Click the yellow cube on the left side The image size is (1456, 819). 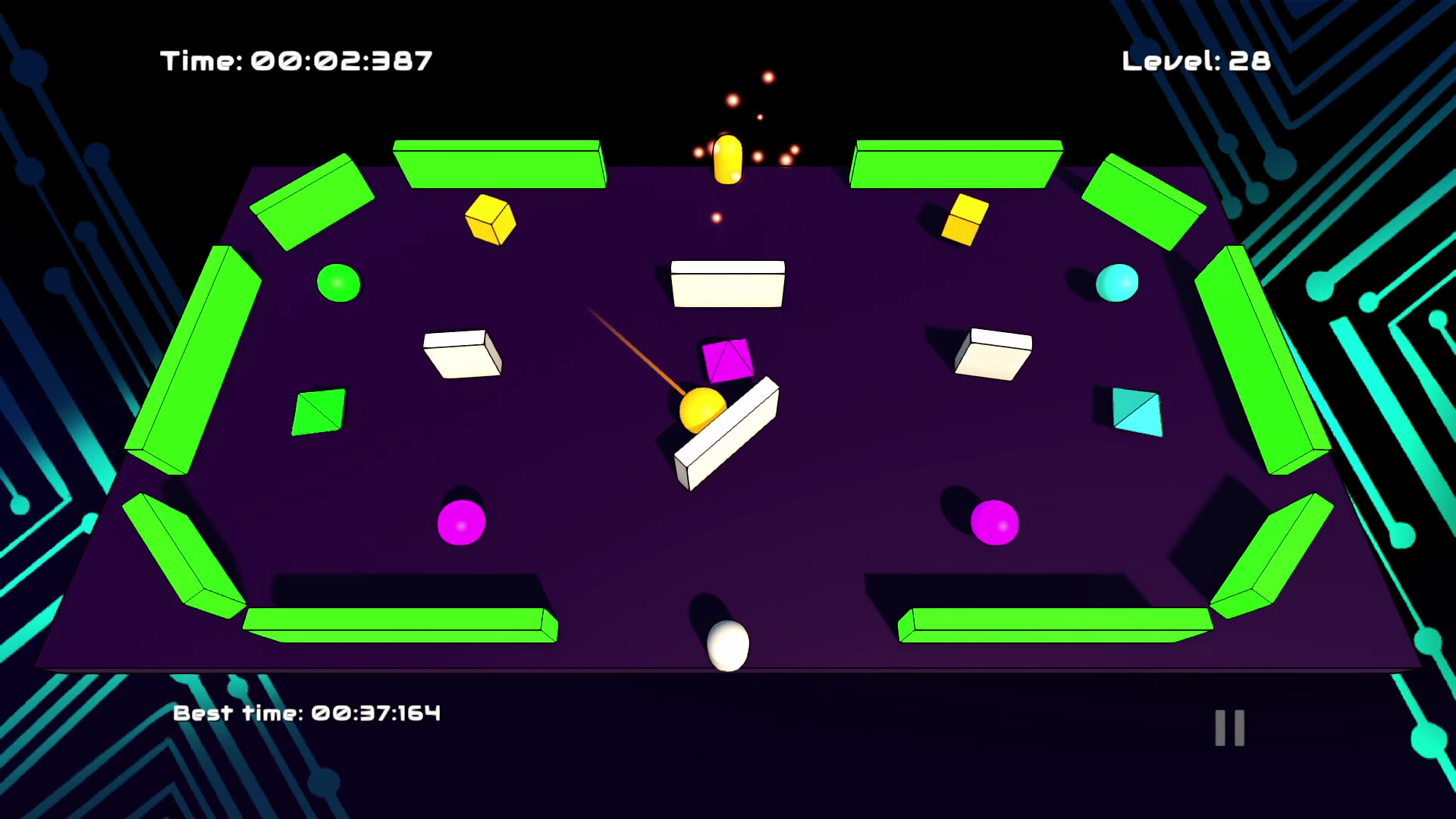pyautogui.click(x=490, y=220)
